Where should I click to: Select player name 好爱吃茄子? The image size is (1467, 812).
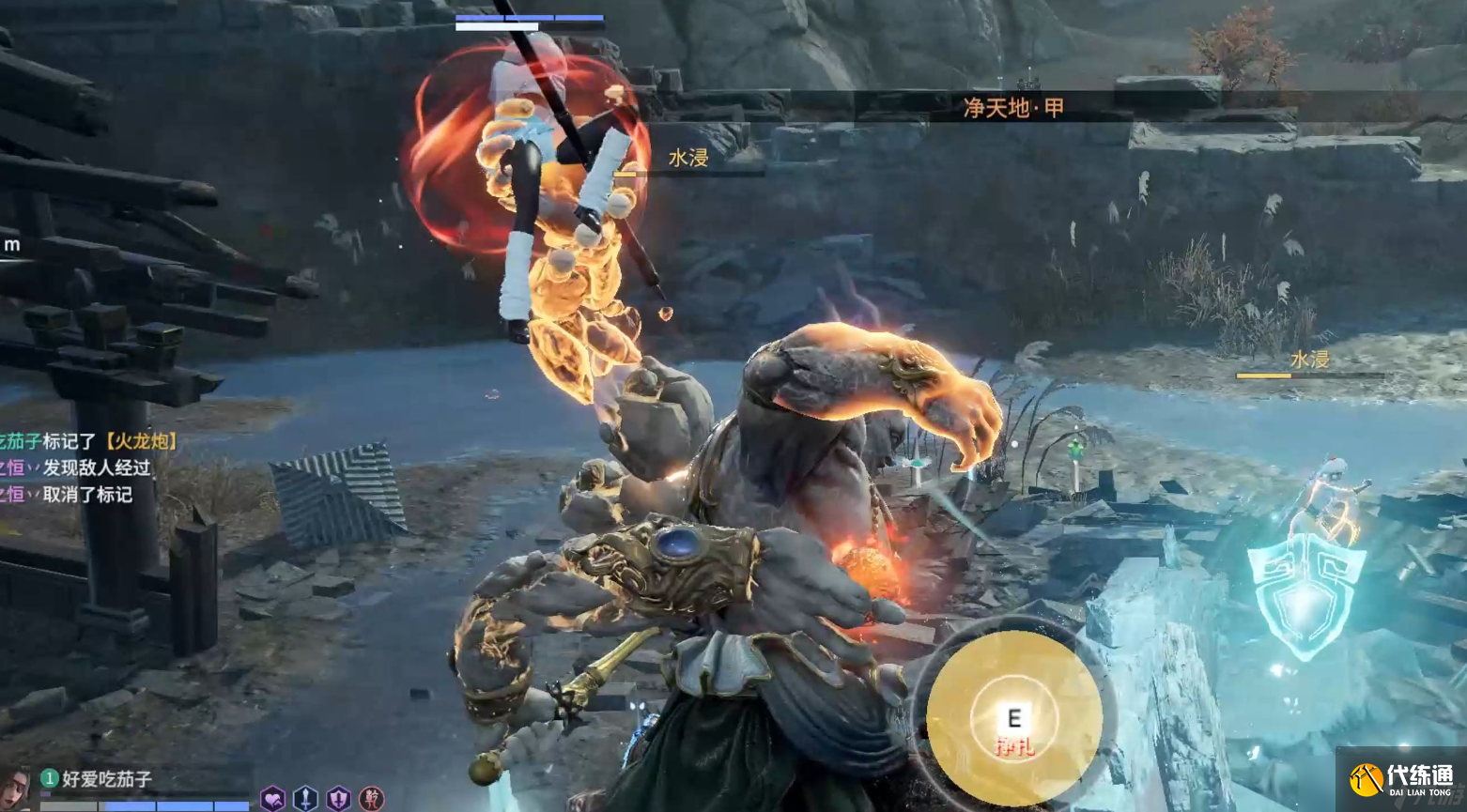(106, 779)
